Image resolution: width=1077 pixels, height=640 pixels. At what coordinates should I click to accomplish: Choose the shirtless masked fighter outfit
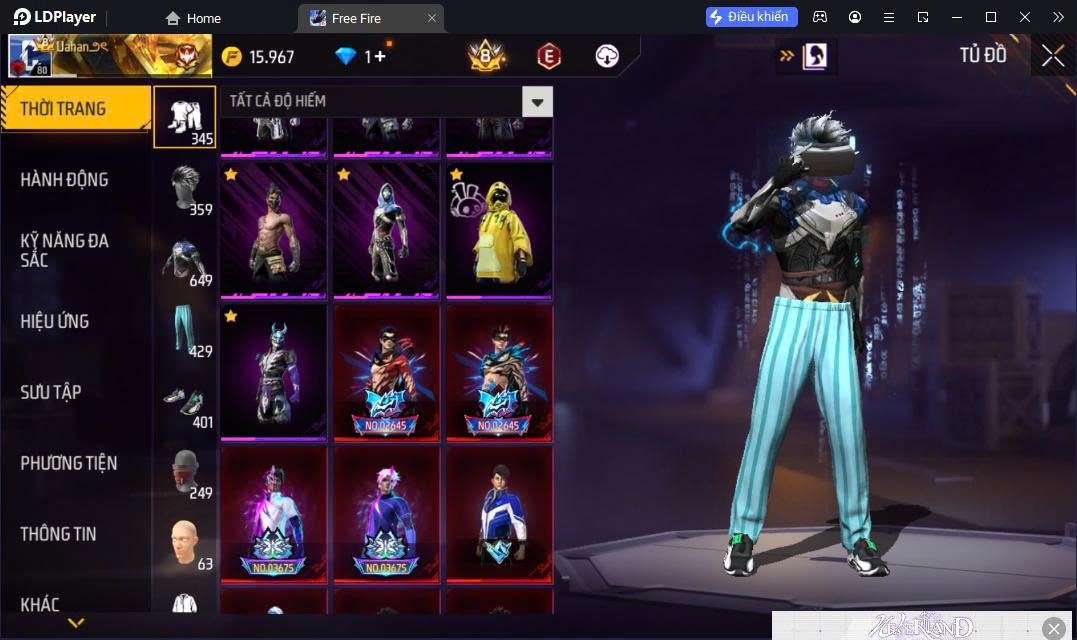(273, 230)
